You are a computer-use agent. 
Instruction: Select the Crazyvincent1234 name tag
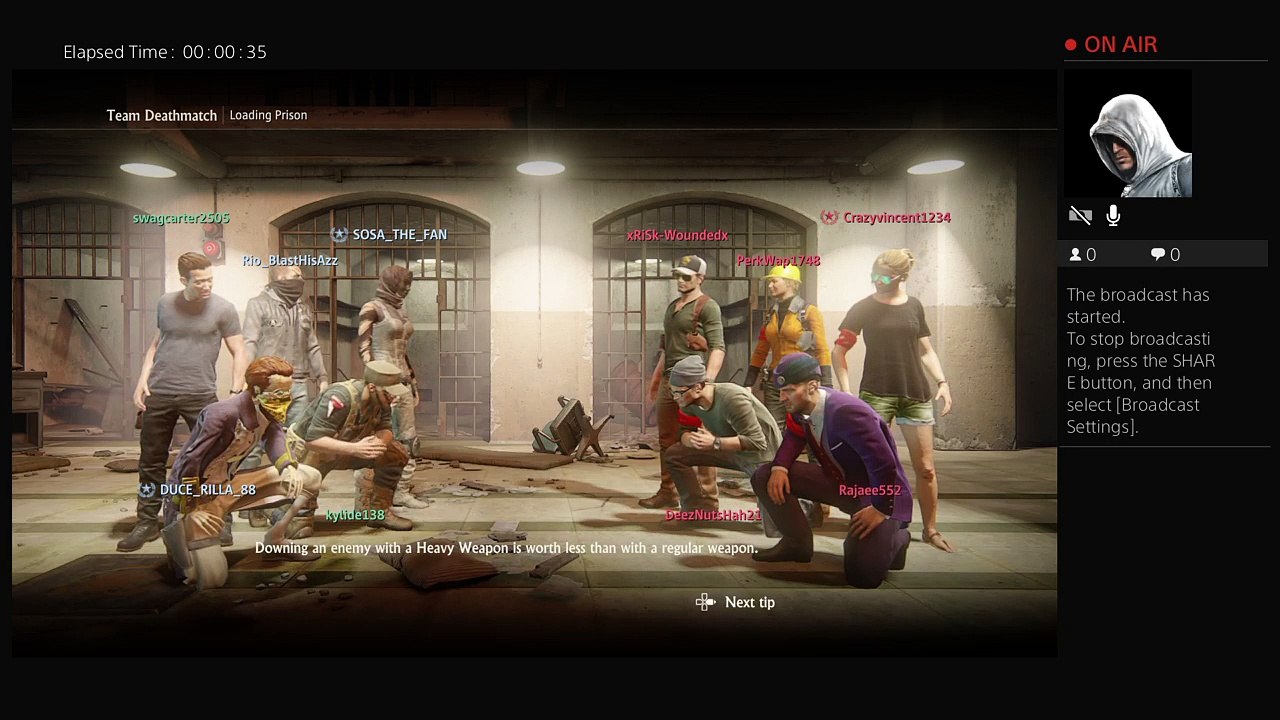coord(896,218)
